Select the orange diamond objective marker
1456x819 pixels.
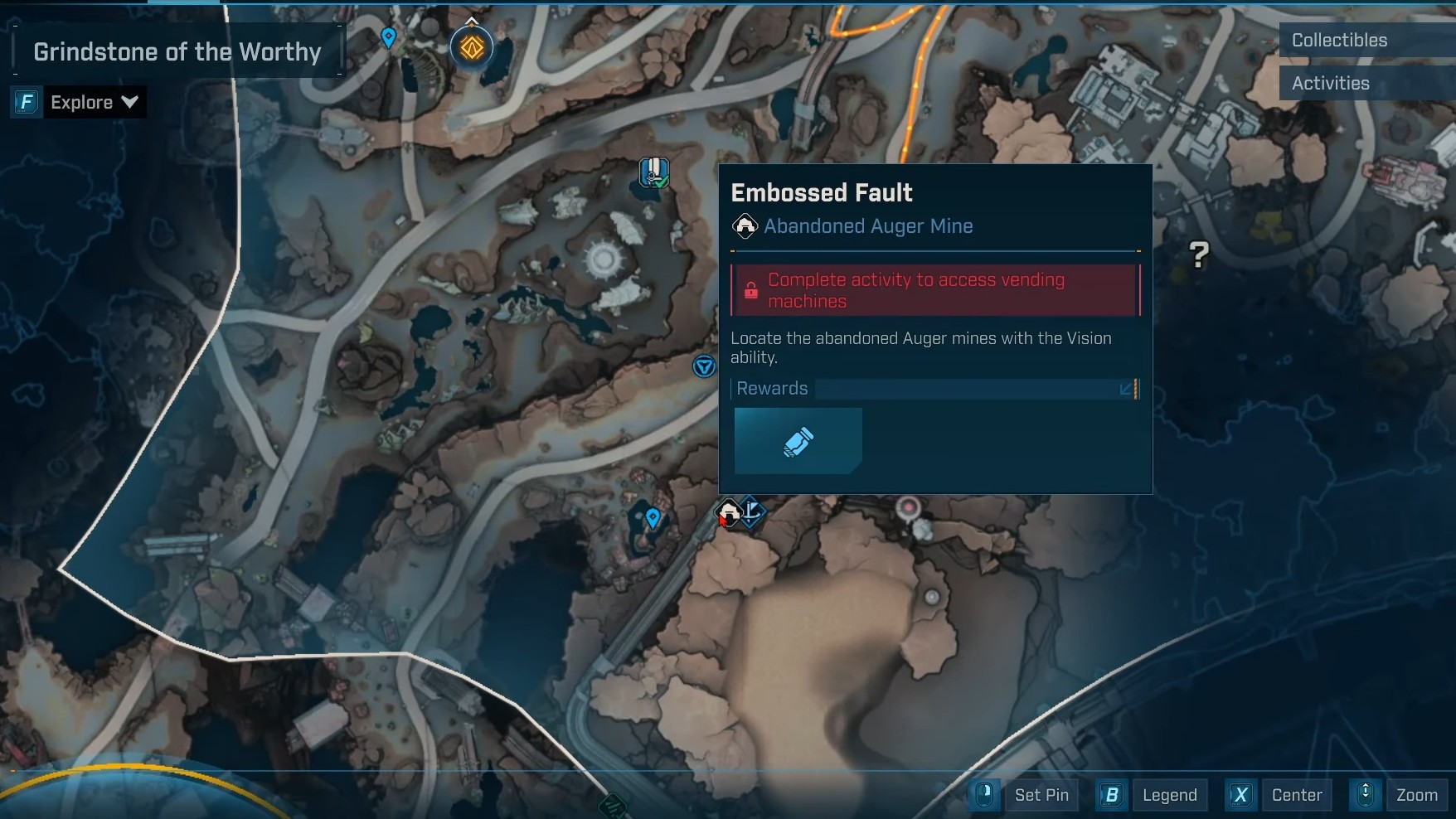(x=472, y=47)
